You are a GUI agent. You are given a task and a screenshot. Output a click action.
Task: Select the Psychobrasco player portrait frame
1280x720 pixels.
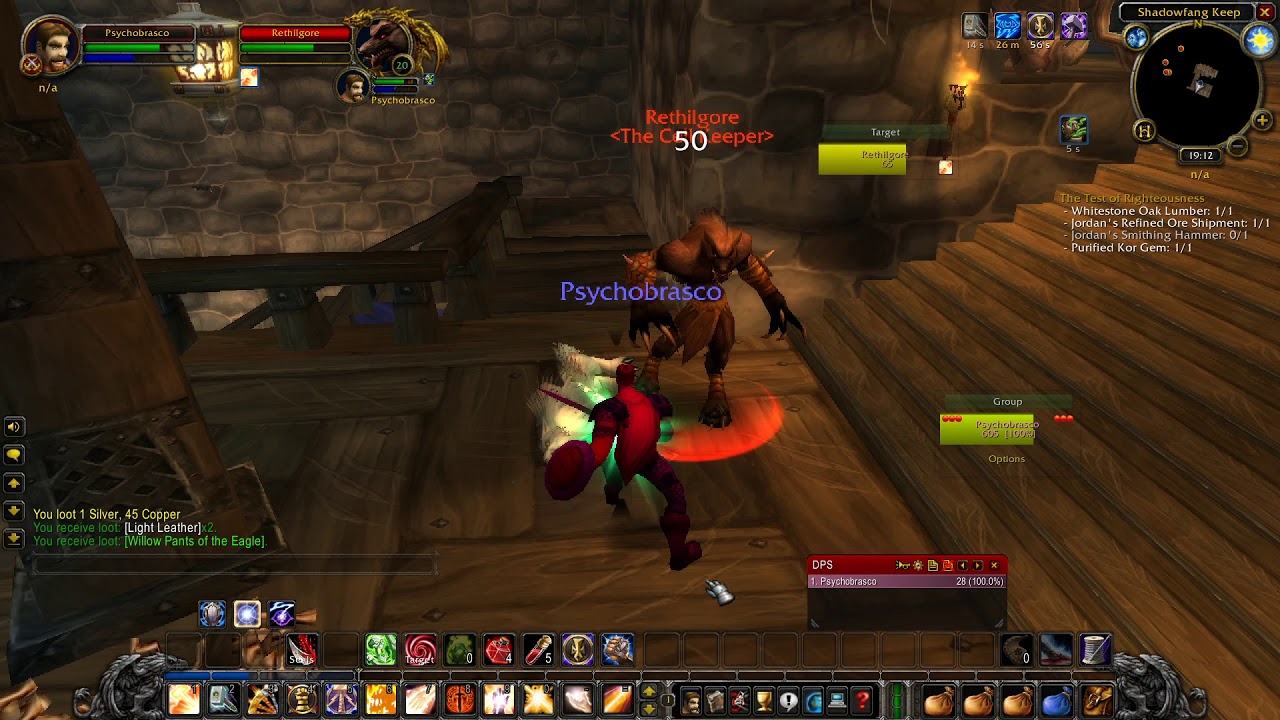point(52,46)
